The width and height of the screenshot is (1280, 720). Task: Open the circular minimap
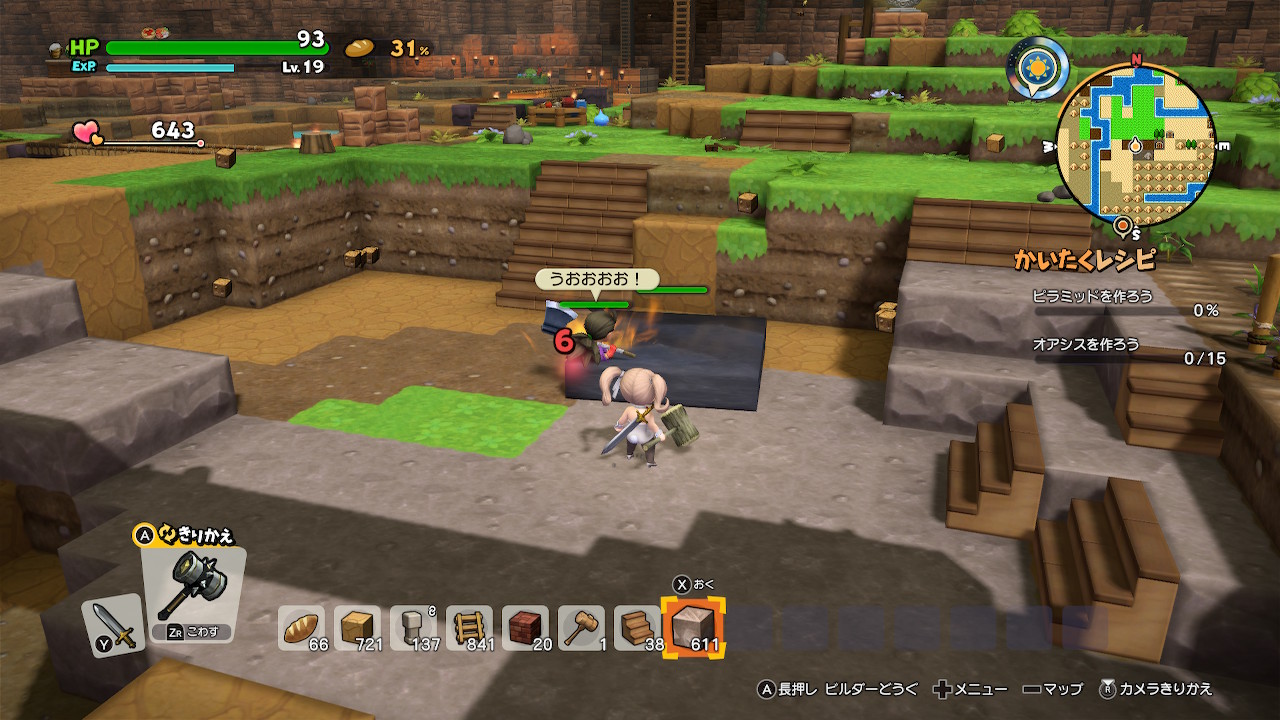(x=1136, y=146)
